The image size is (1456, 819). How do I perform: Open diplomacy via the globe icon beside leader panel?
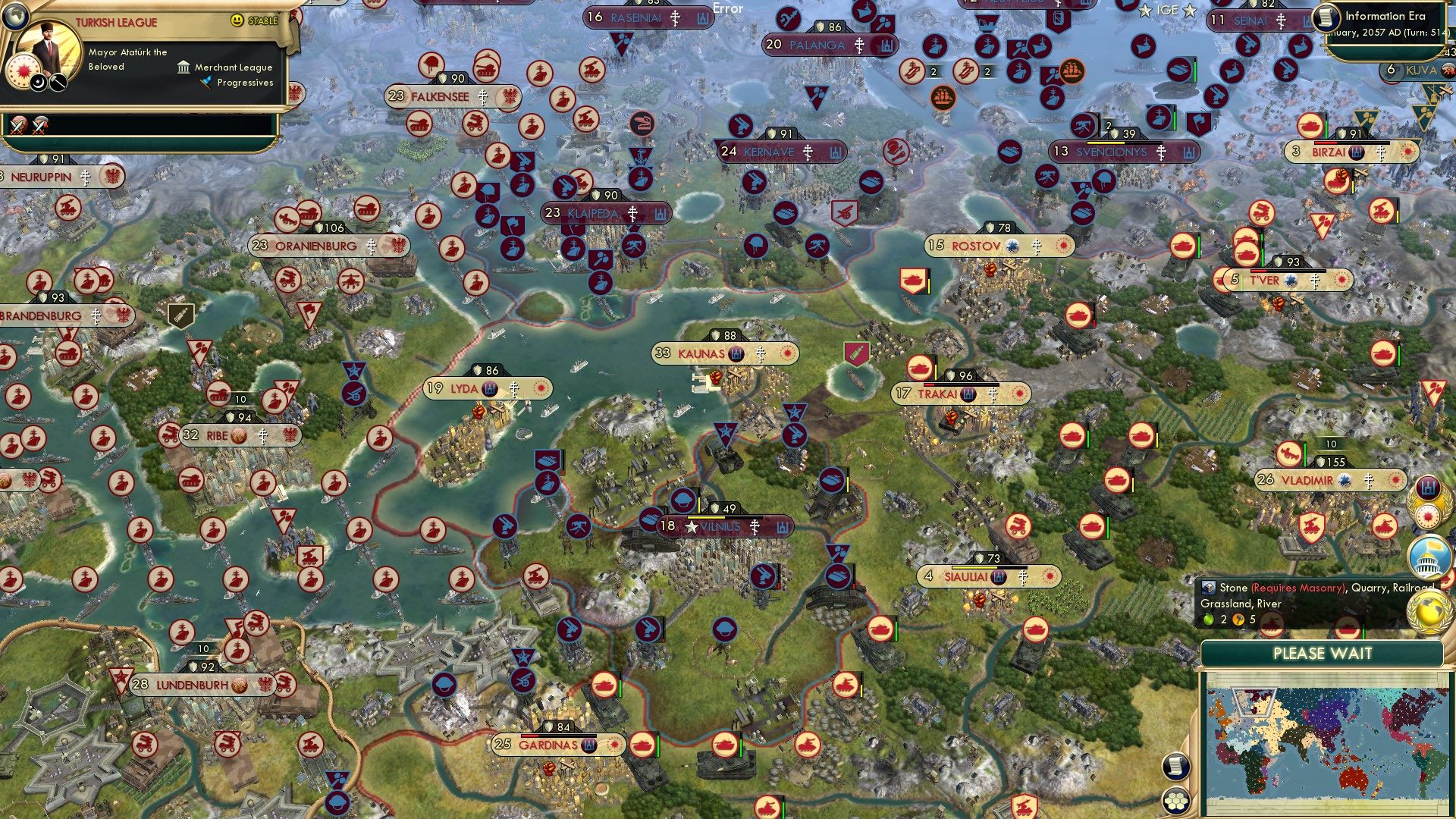15,16
